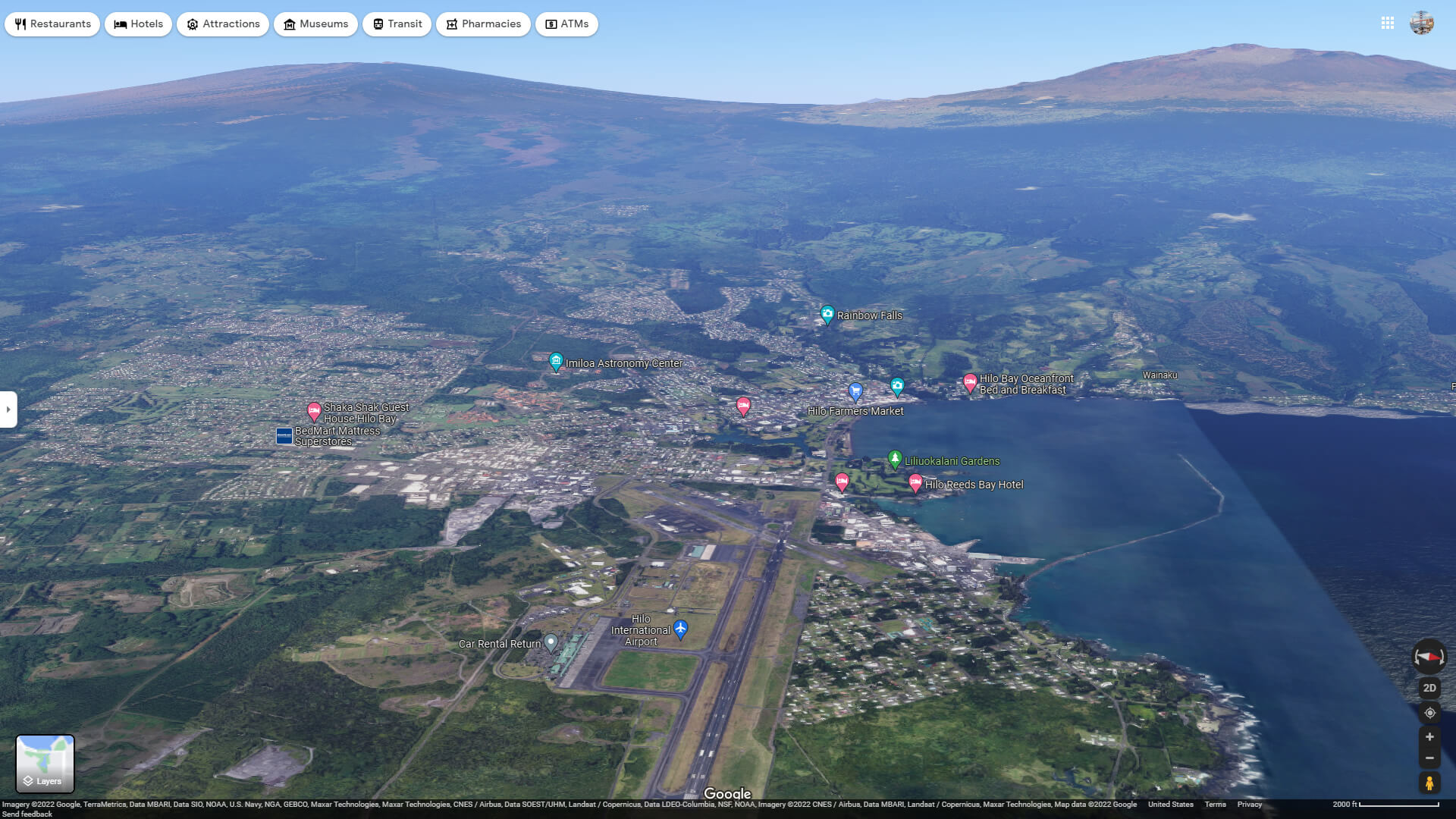This screenshot has width=1456, height=819.
Task: Enable the ATMs filter
Action: (x=566, y=24)
